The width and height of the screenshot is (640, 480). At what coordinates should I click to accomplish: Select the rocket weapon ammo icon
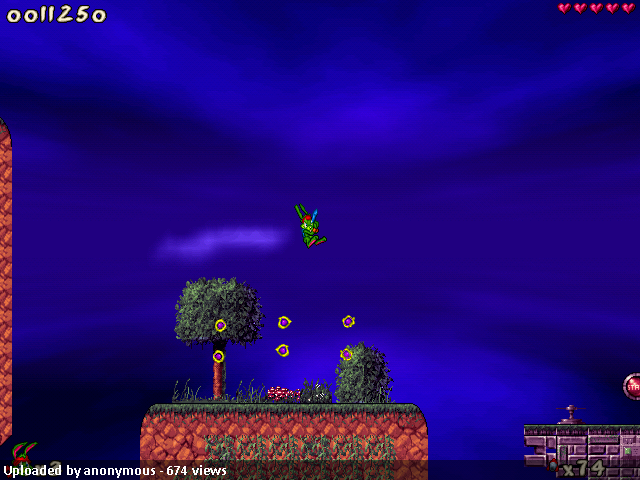coord(552,465)
